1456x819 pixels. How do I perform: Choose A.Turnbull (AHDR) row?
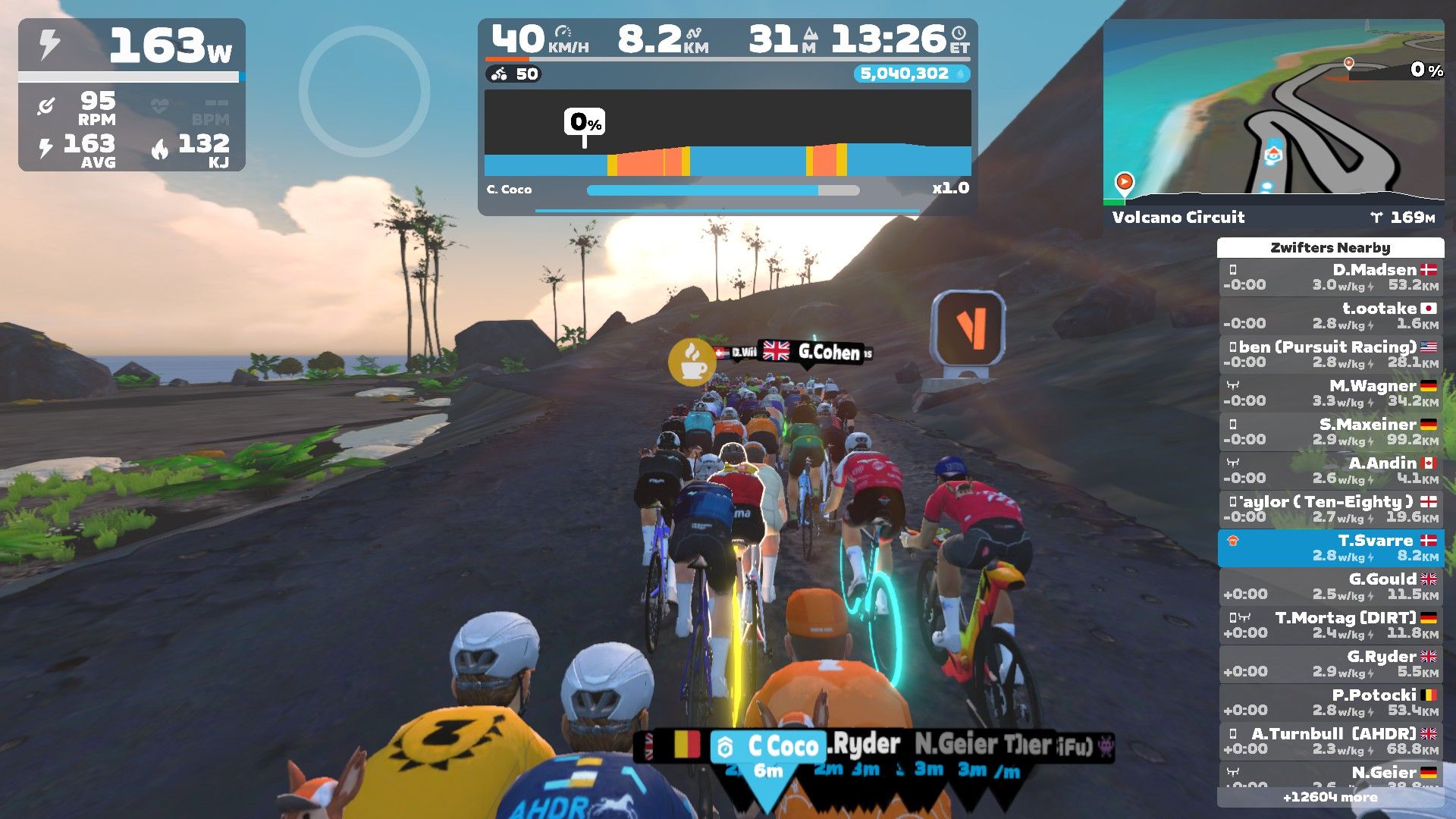[x=1331, y=742]
